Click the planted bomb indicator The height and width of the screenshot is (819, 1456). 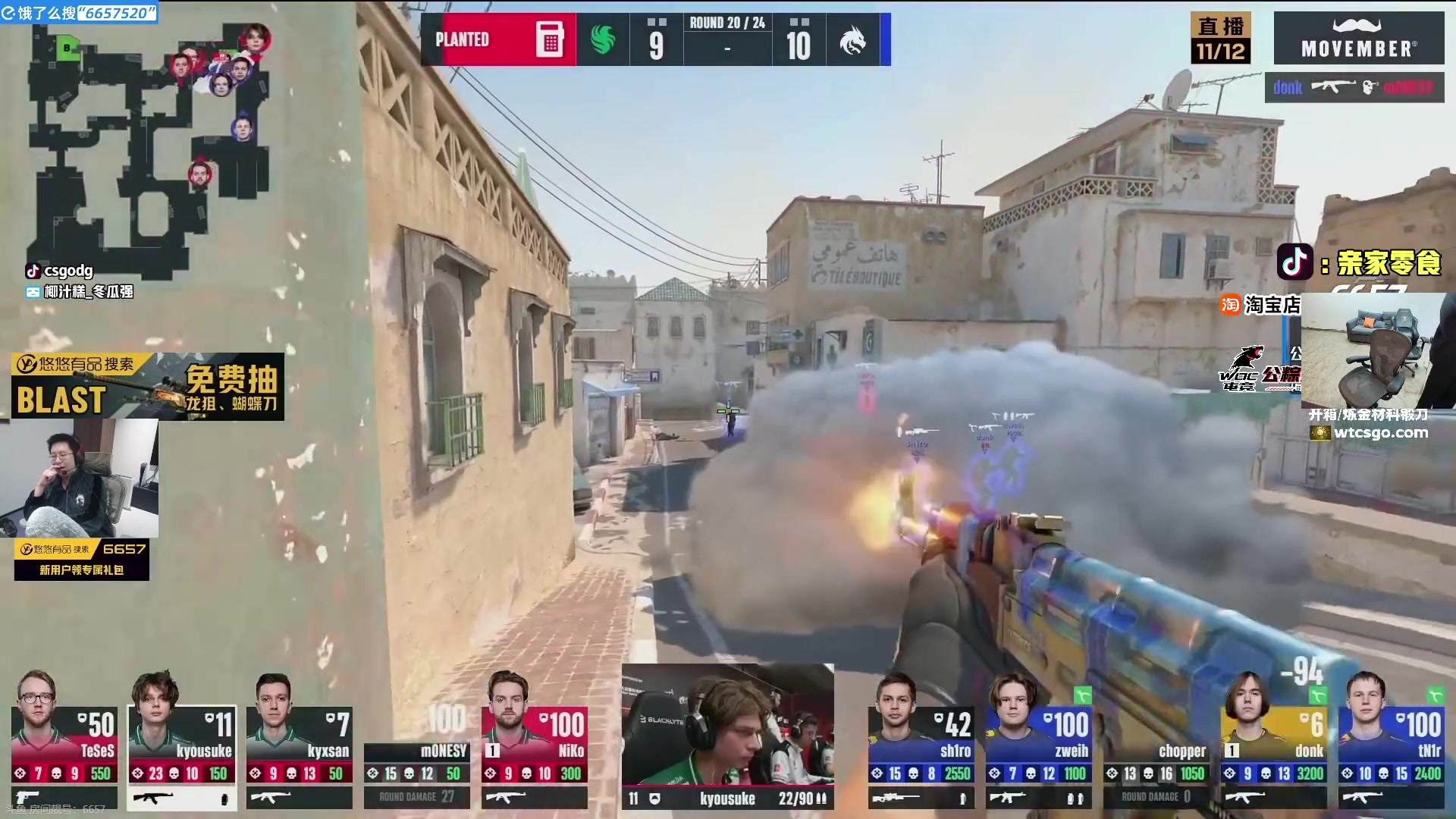[x=497, y=39]
